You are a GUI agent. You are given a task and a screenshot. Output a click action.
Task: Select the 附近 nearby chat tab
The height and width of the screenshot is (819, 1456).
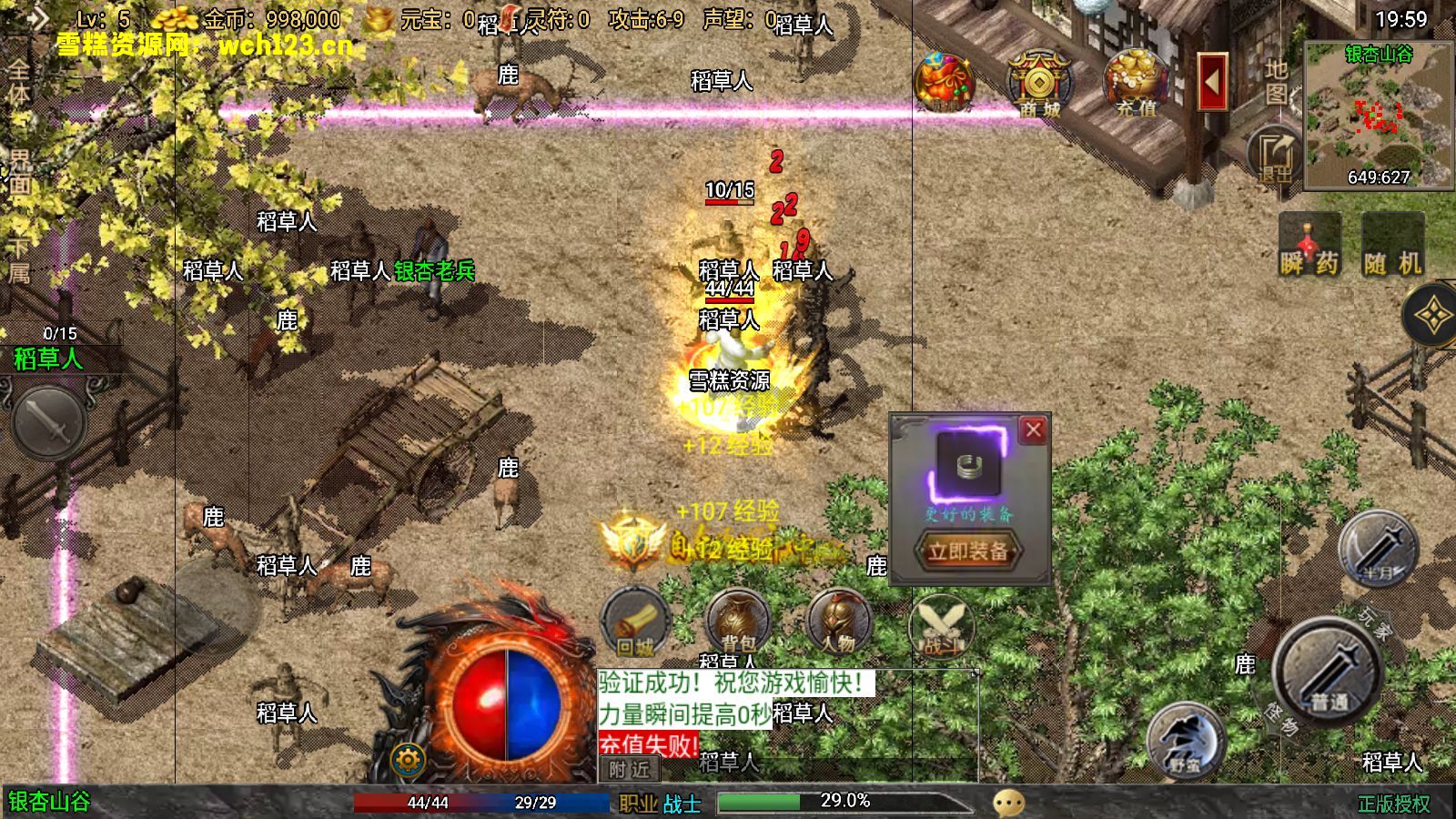[630, 770]
